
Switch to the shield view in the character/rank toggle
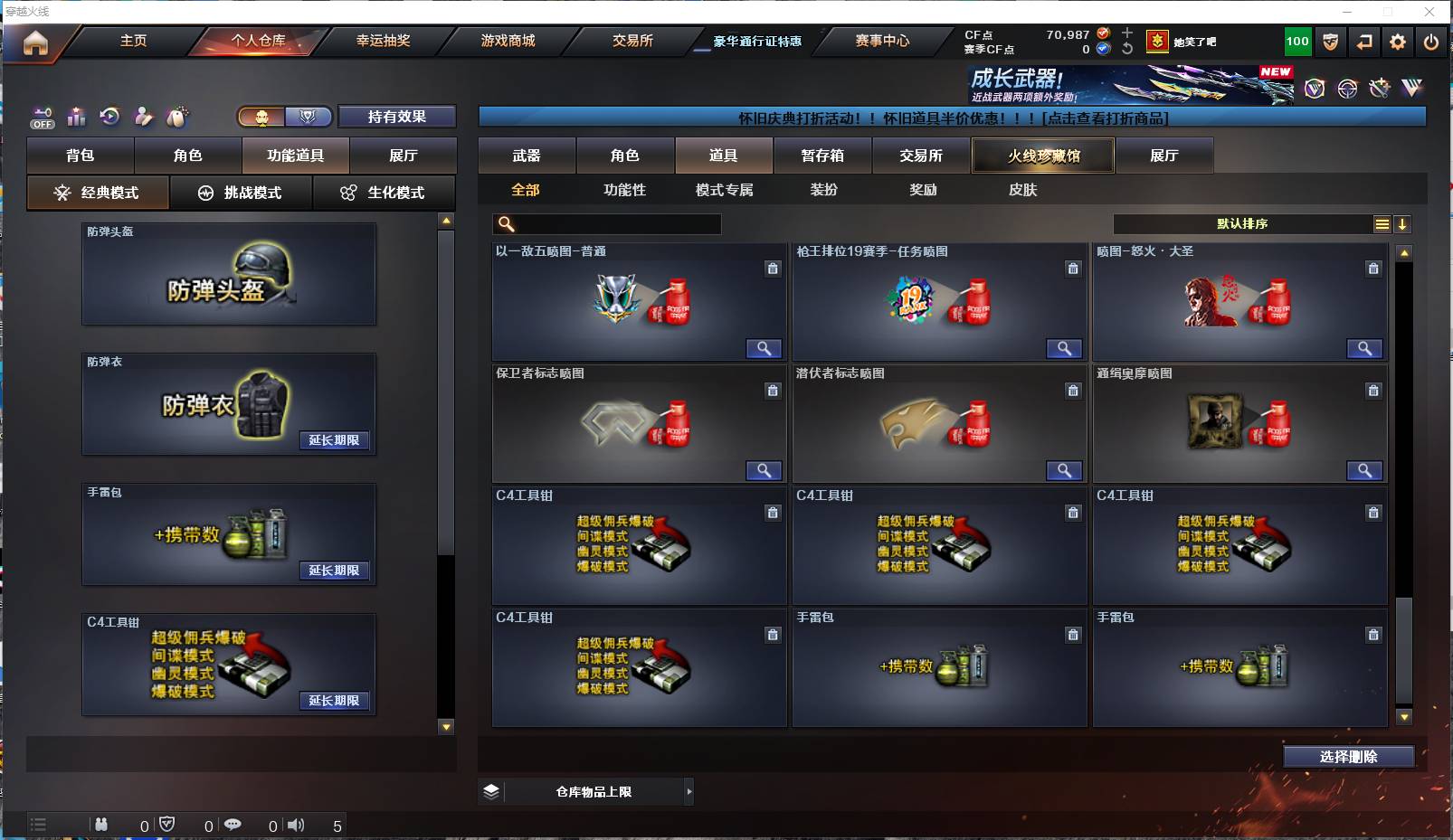click(x=309, y=118)
